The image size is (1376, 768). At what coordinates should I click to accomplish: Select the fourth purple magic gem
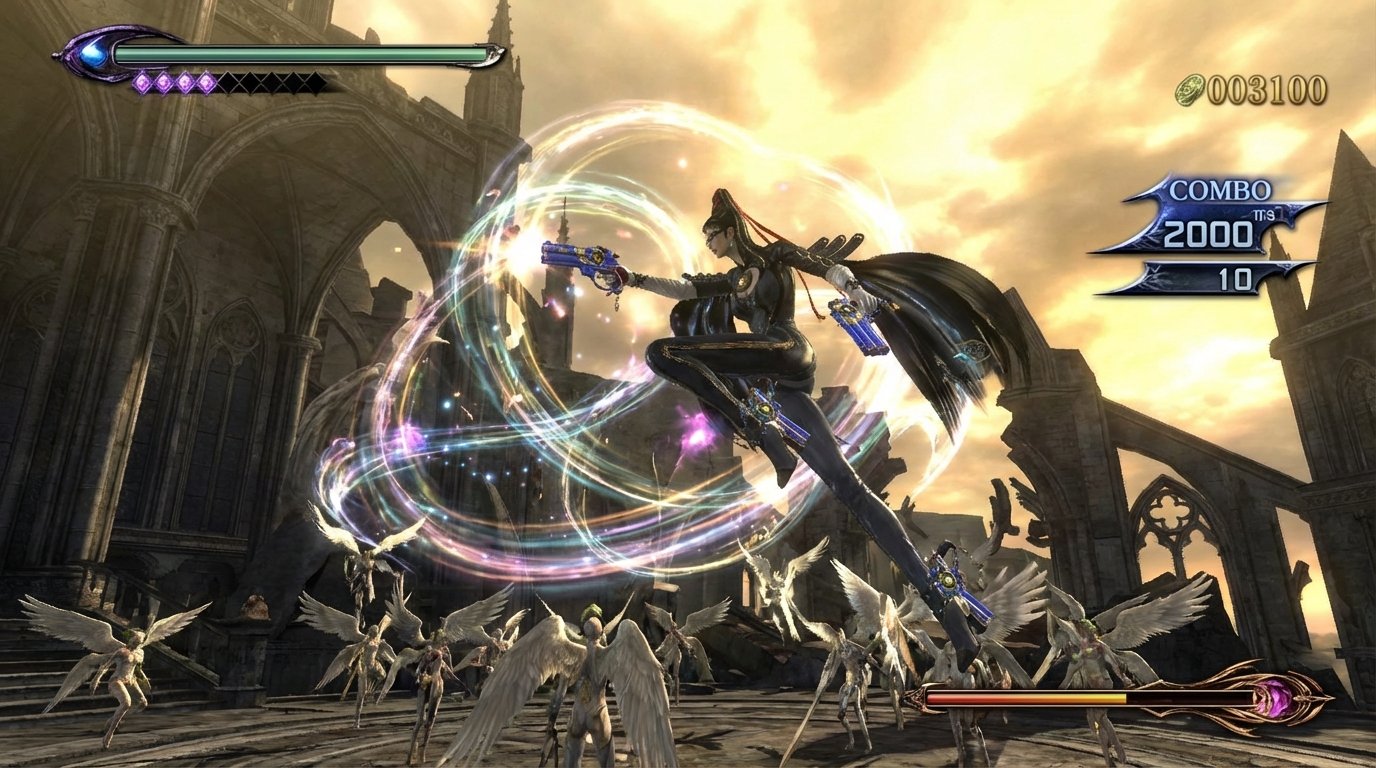(x=206, y=81)
